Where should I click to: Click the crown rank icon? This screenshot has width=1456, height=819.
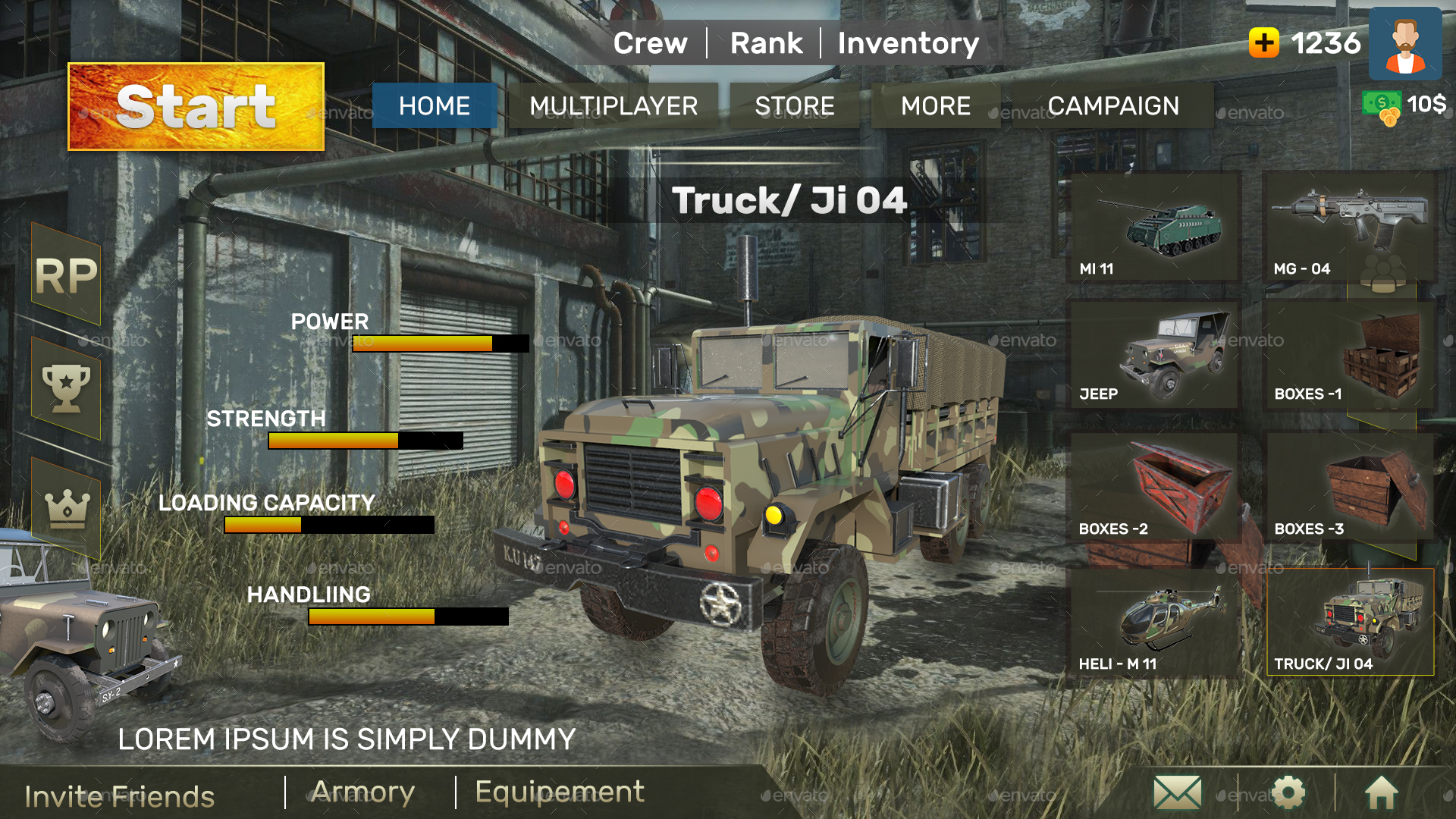pos(67,504)
